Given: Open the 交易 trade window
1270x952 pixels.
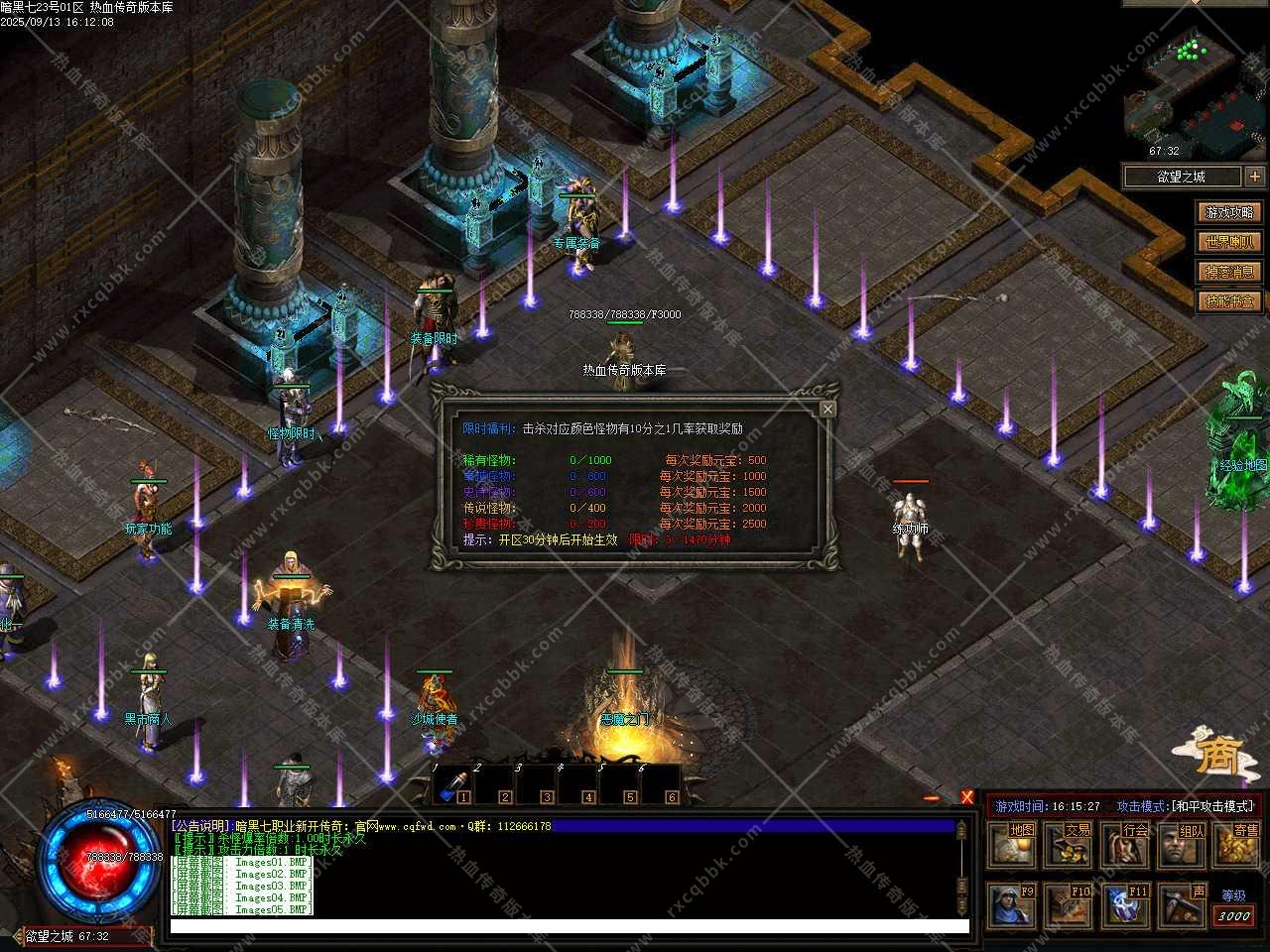Looking at the screenshot, I should click(x=1069, y=845).
